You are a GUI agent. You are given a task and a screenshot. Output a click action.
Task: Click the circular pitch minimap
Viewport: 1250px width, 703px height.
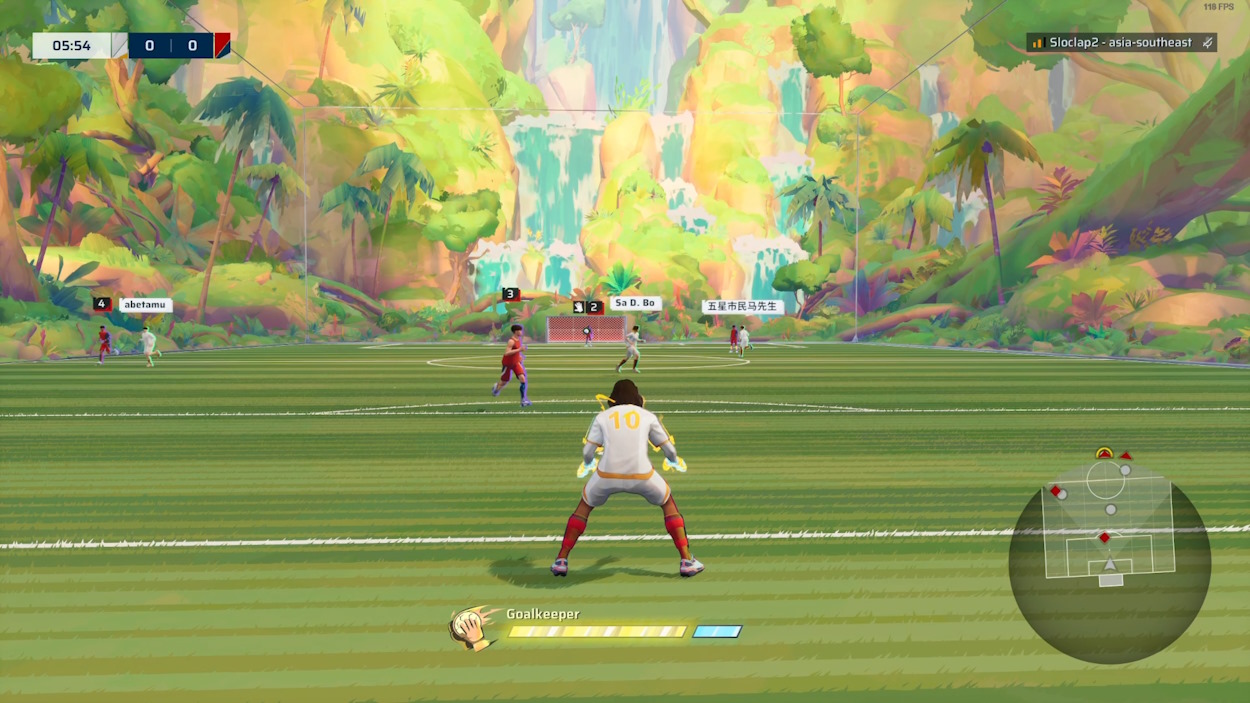pyautogui.click(x=1109, y=562)
